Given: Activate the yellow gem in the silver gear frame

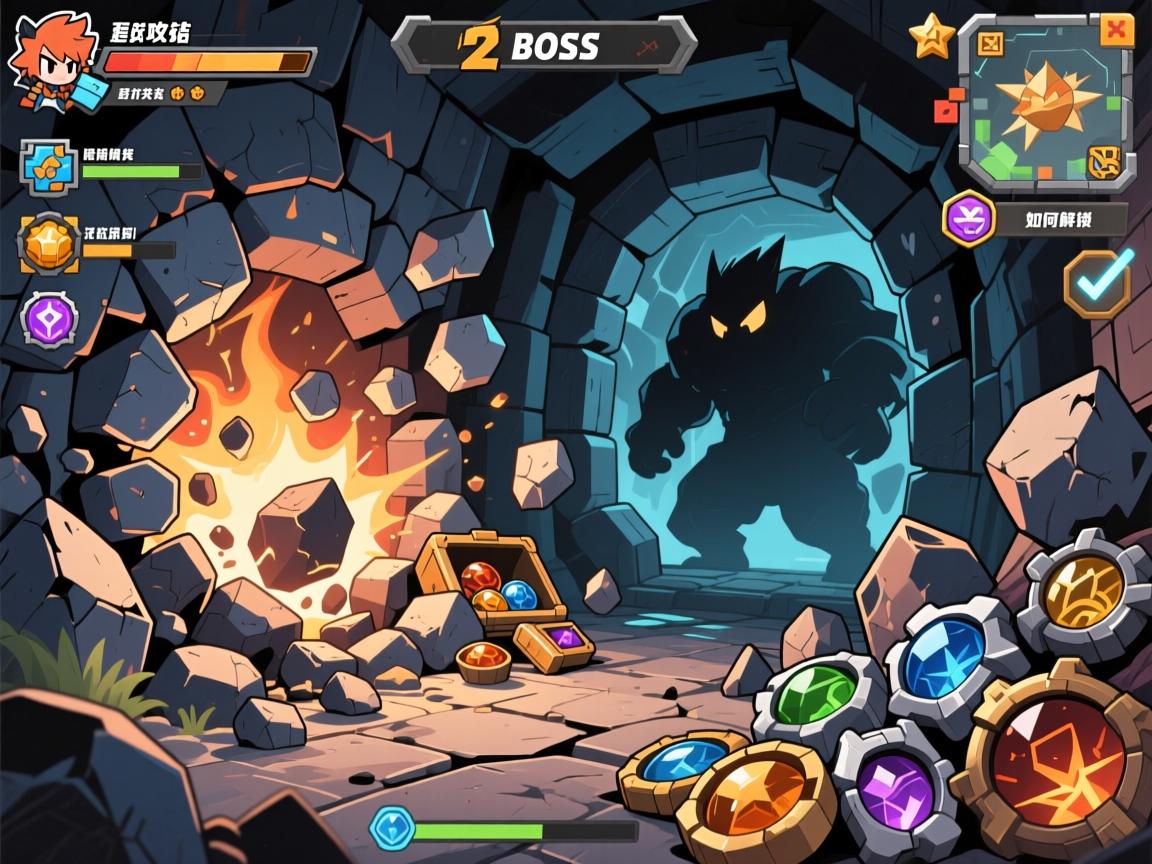Looking at the screenshot, I should [1083, 594].
